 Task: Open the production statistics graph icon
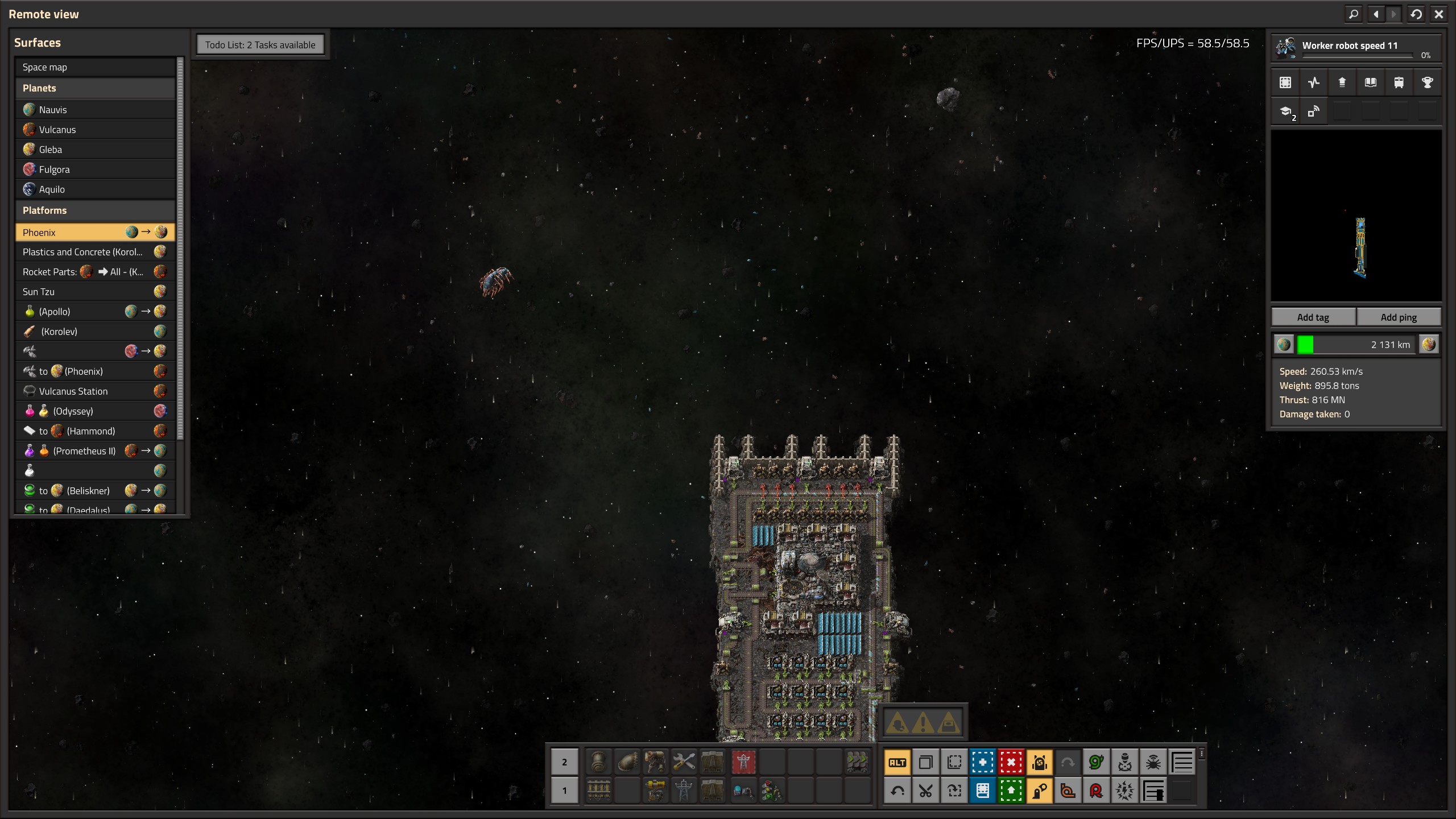tap(1314, 82)
